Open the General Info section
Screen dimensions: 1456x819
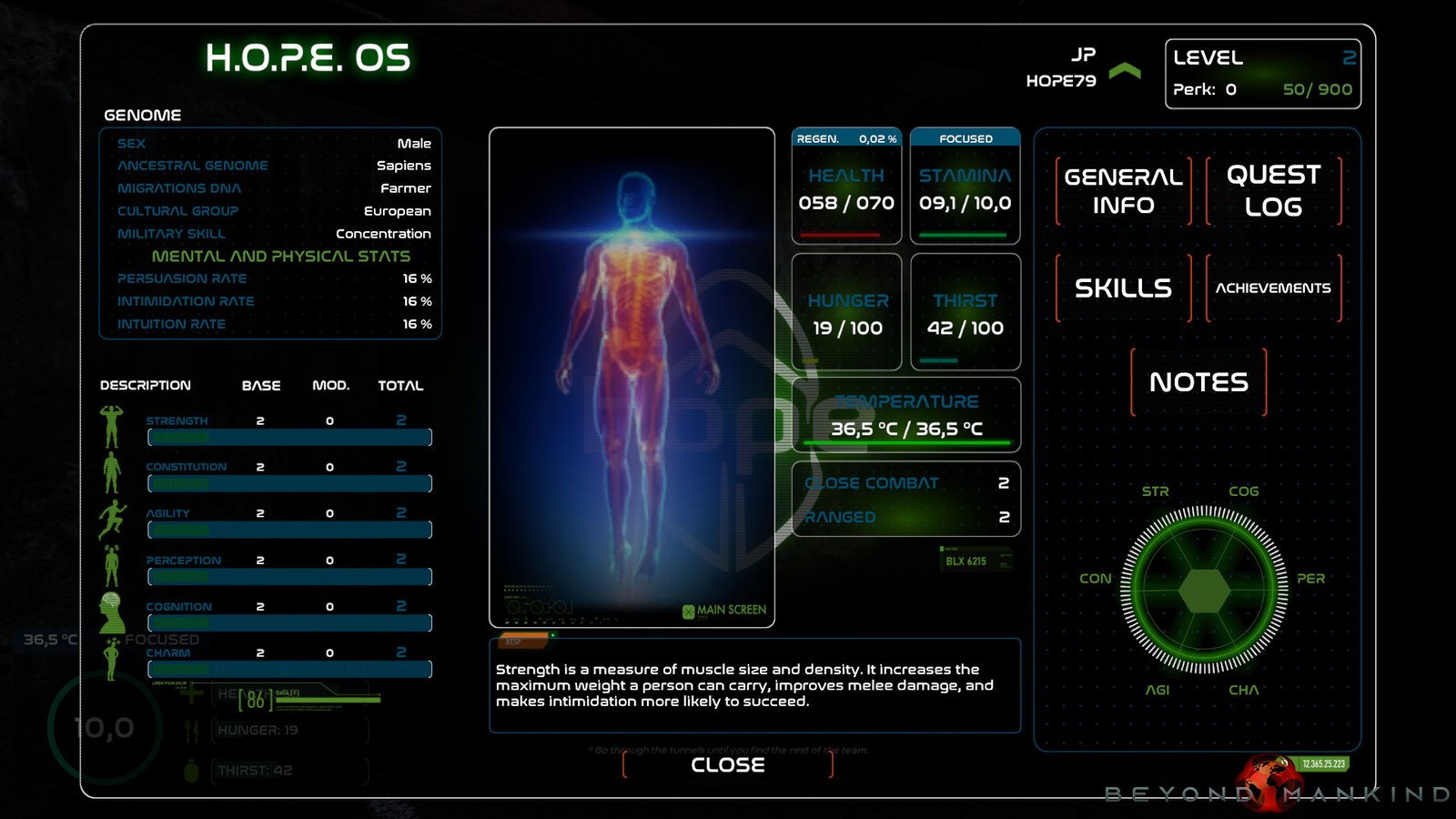pyautogui.click(x=1123, y=191)
